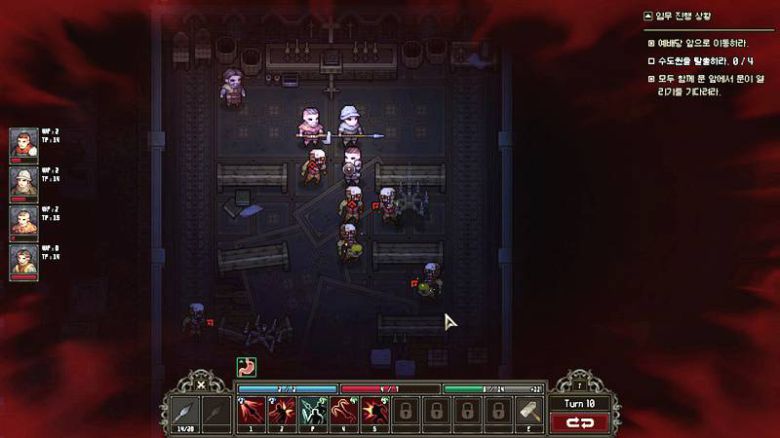Use the hammer item in the last slot
780x438 pixels.
click(530, 410)
